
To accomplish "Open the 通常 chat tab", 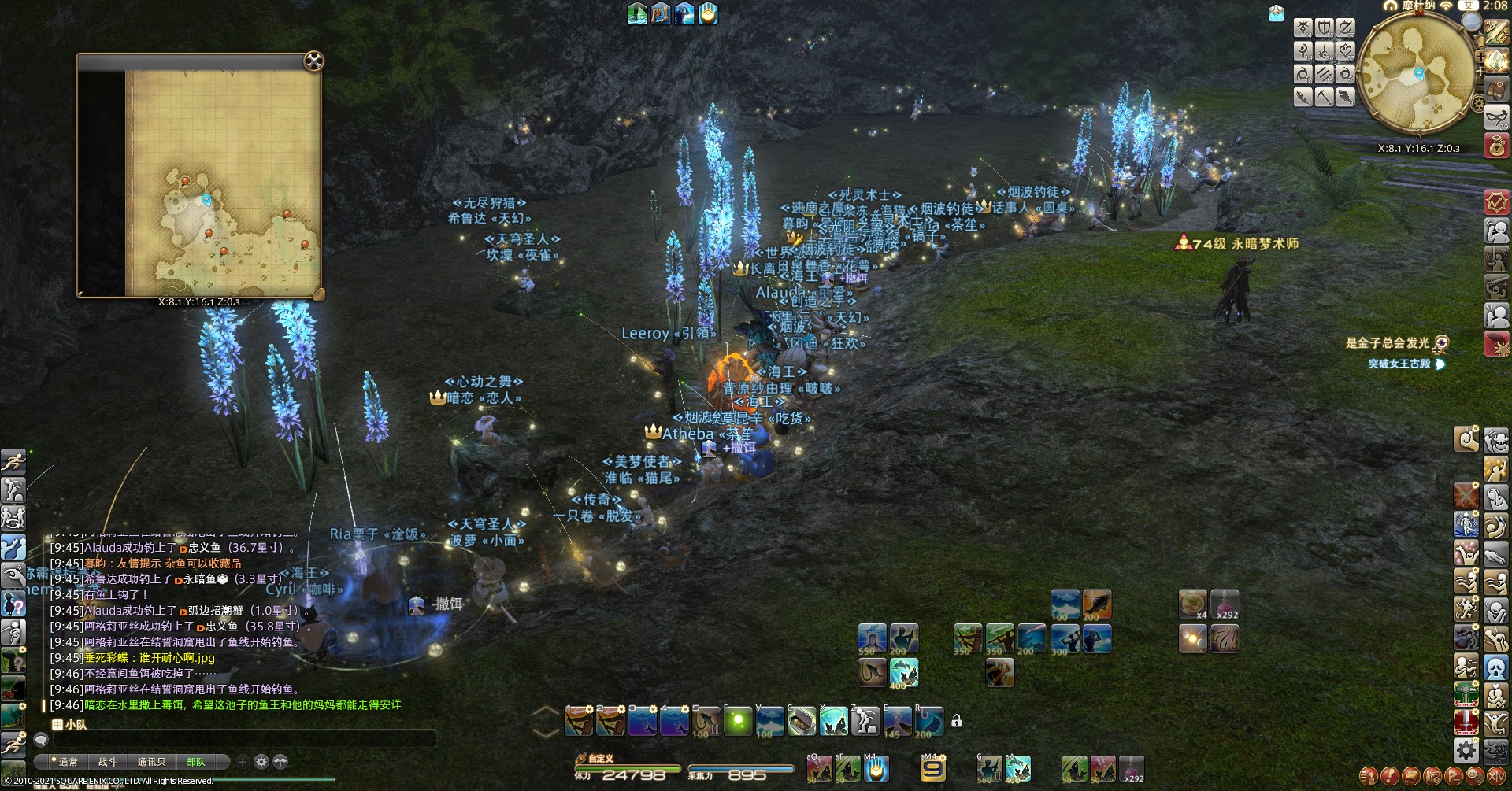I will pos(69,762).
